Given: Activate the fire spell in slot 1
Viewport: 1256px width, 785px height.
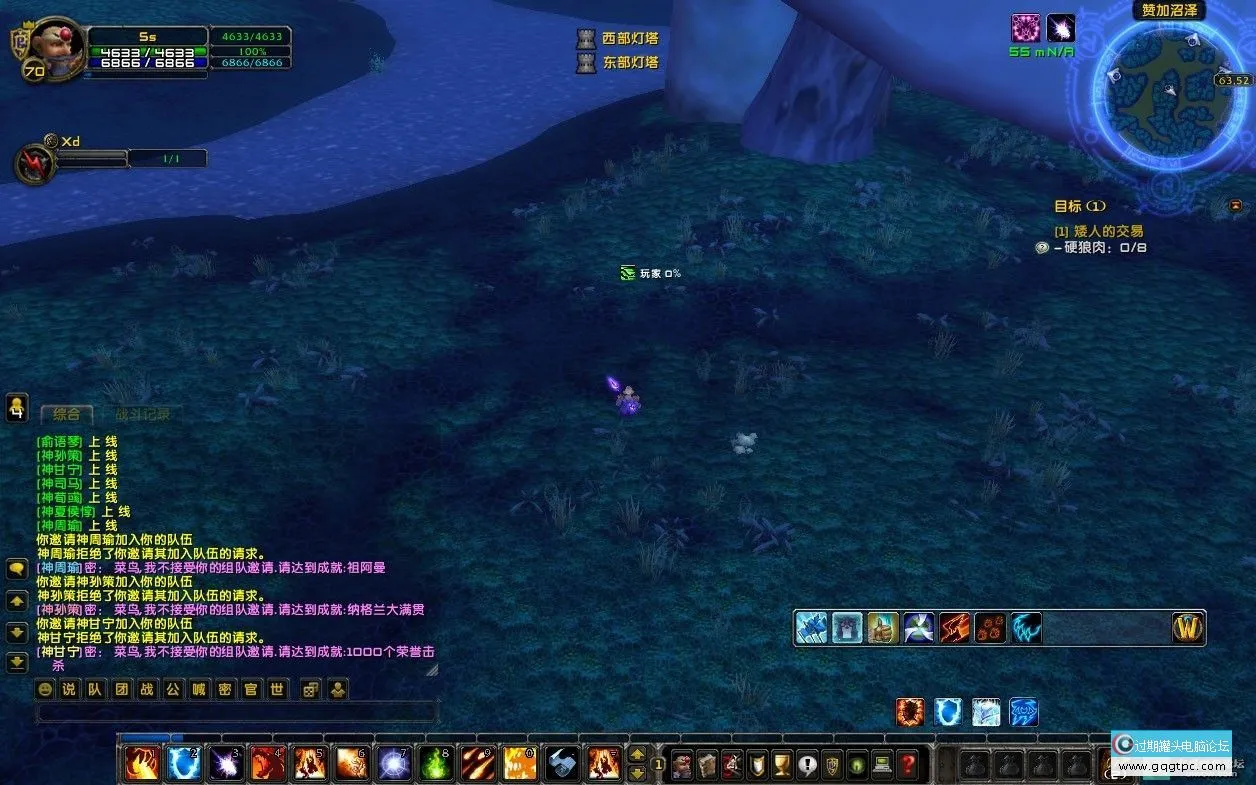Looking at the screenshot, I should point(141,765).
